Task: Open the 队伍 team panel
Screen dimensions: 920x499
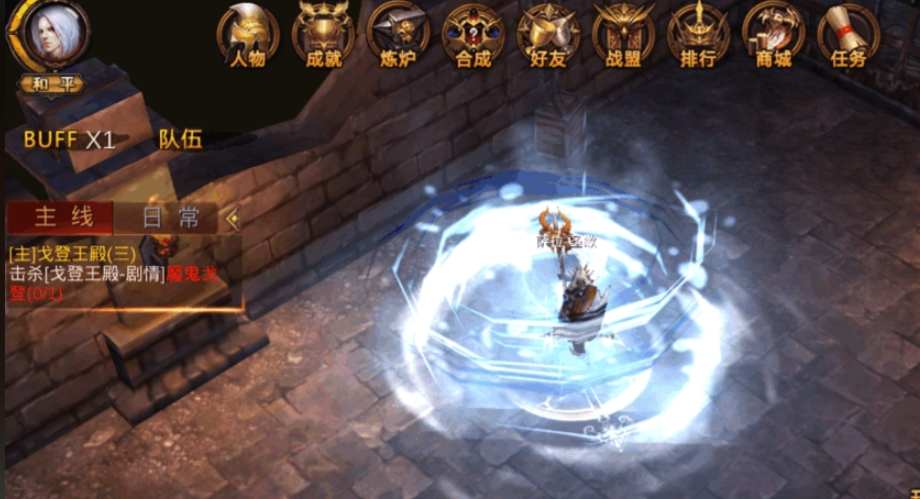Action: coord(180,139)
